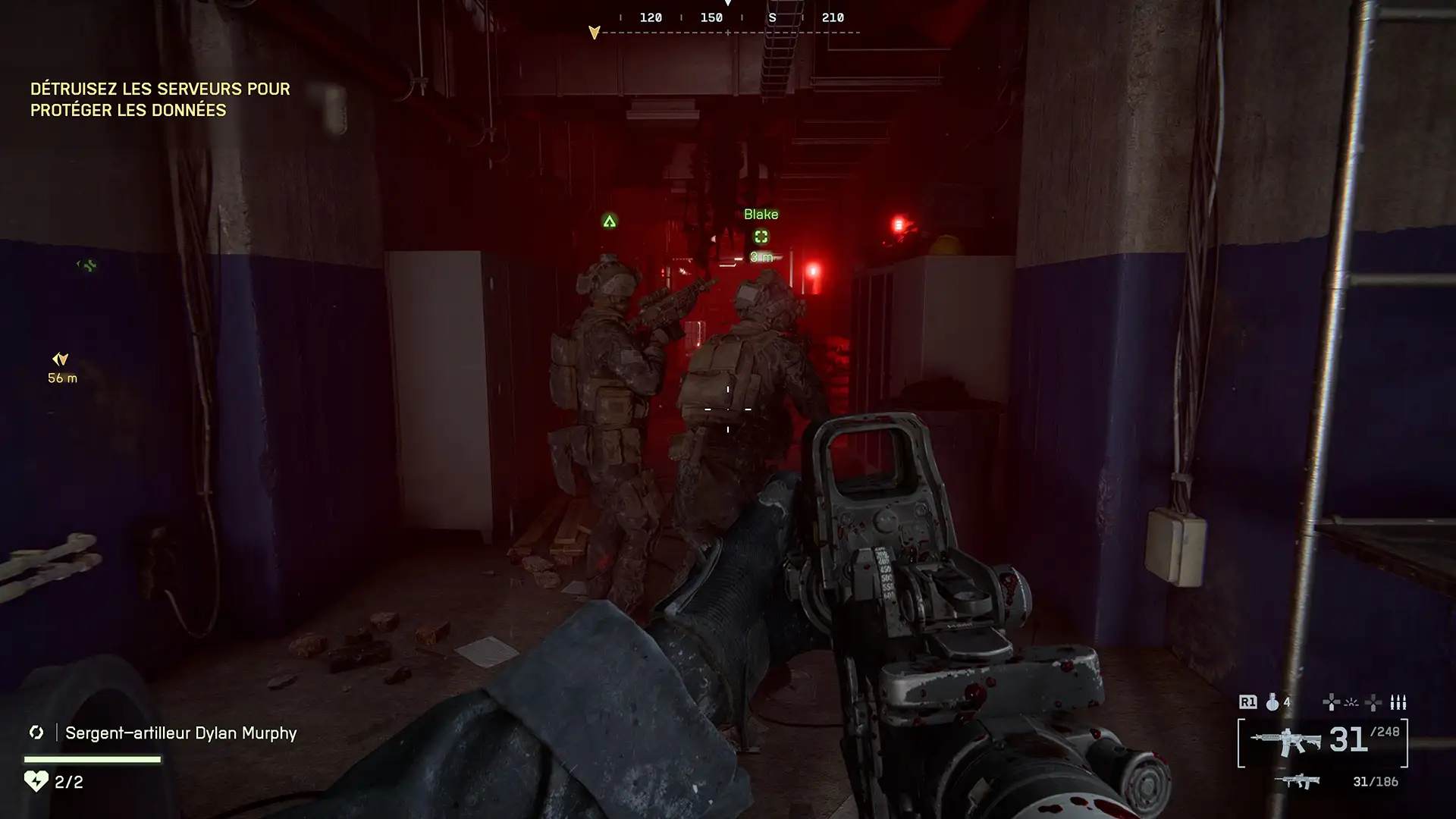This screenshot has height=819, width=1456.
Task: Switch to the secondary rifle icon
Action: [x=1297, y=781]
